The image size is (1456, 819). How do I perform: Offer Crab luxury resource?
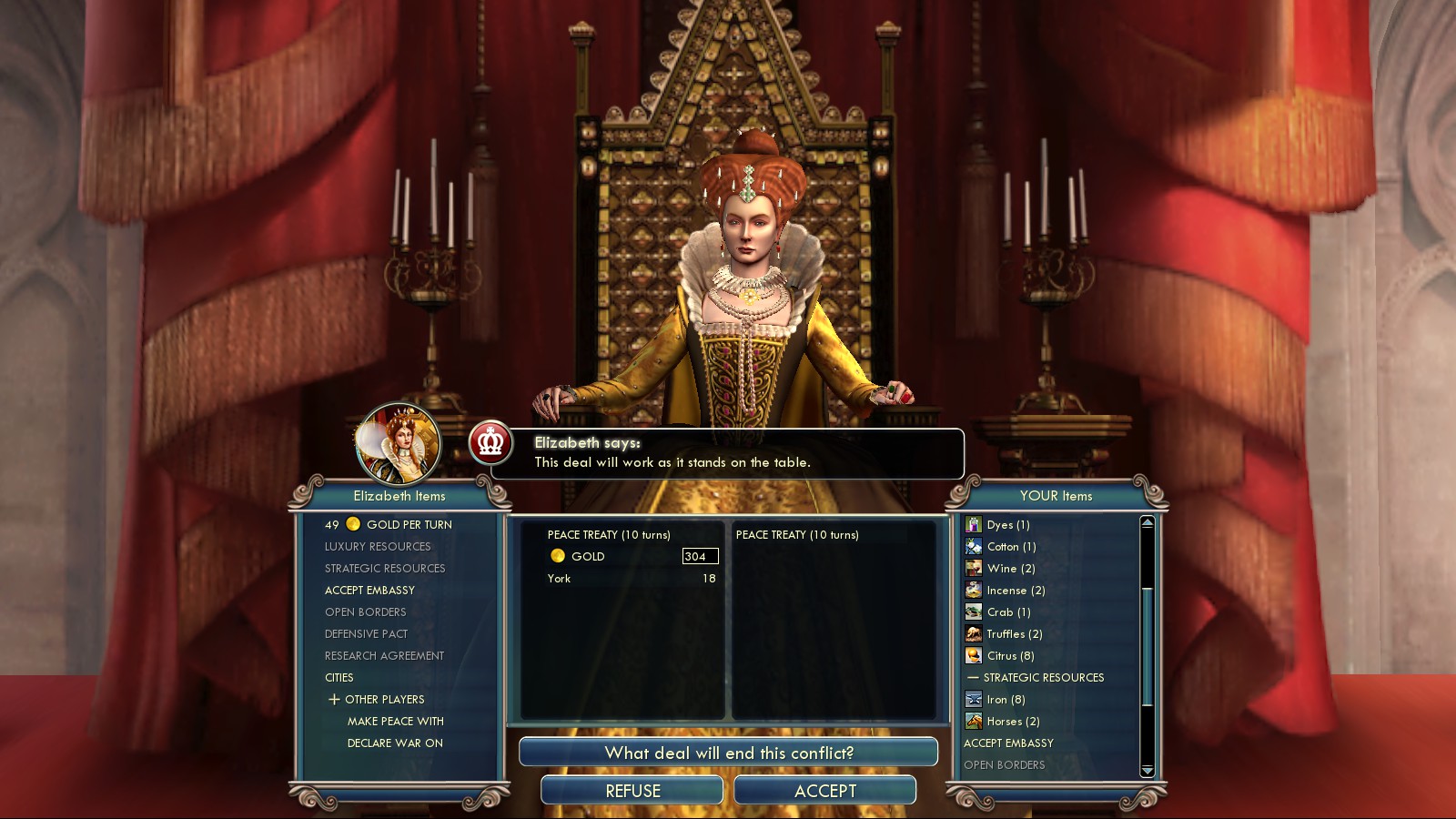tap(1008, 612)
